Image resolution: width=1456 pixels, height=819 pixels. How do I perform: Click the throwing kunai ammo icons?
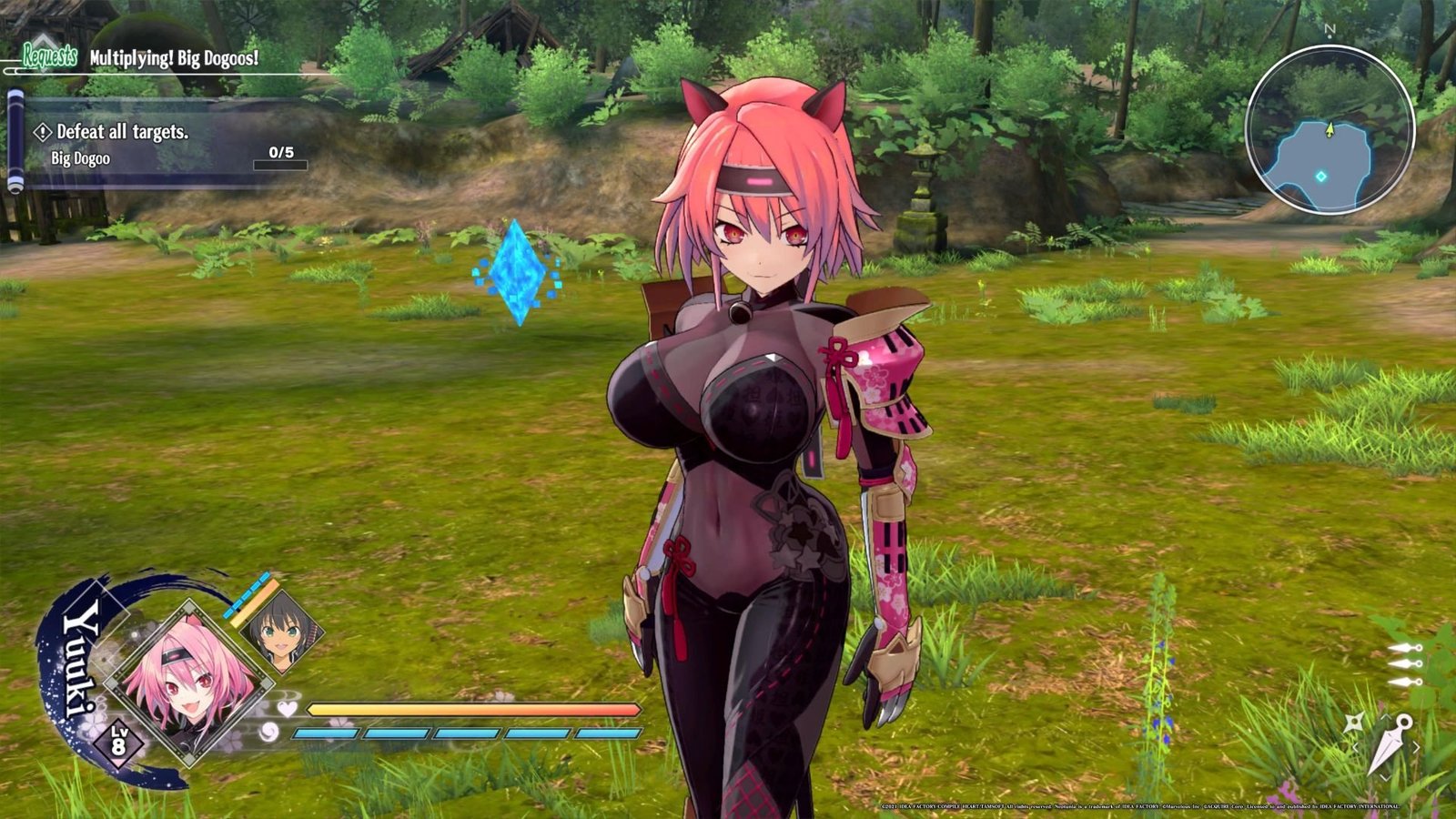click(x=1404, y=664)
